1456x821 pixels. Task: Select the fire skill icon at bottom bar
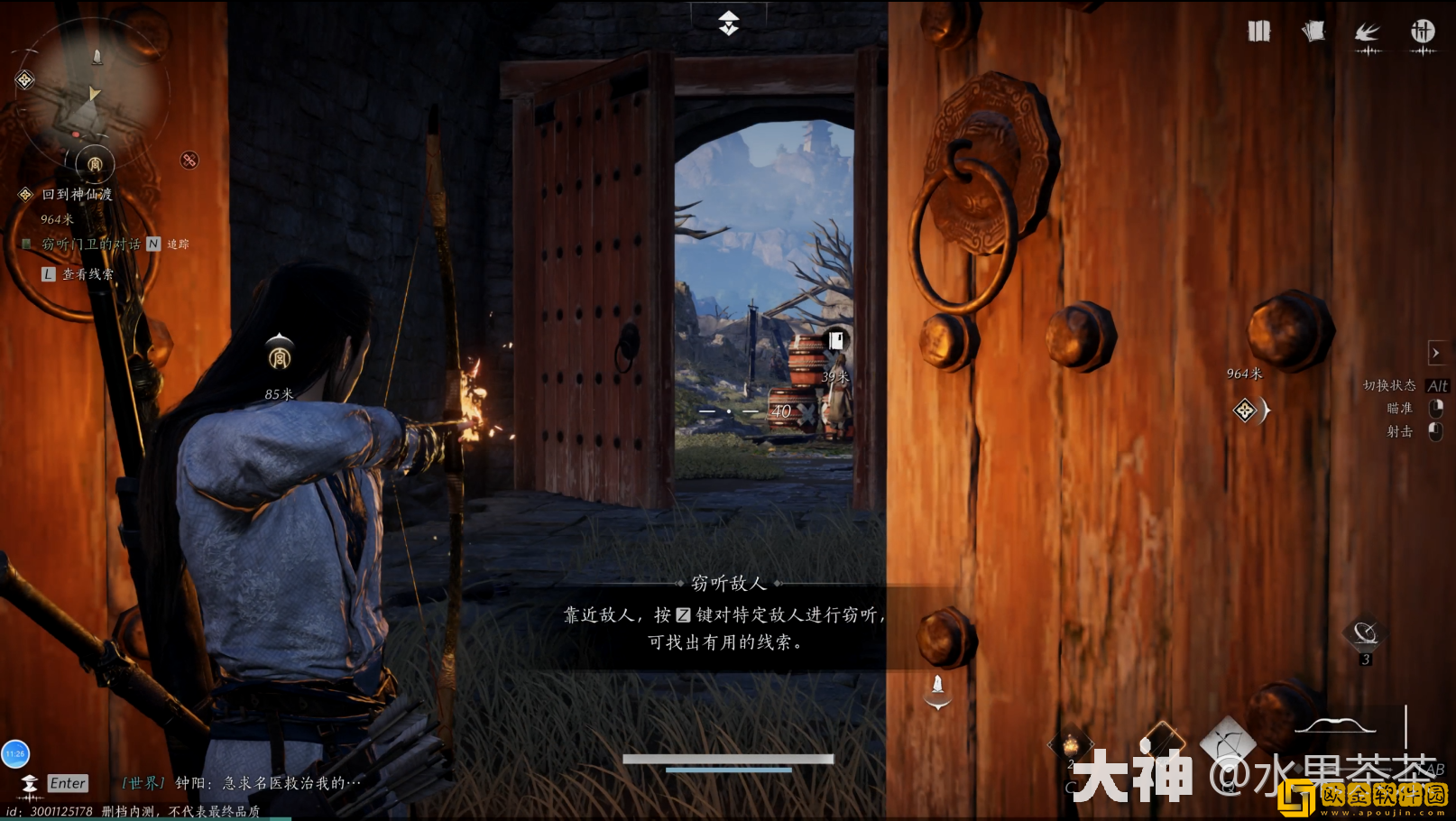[x=1069, y=742]
